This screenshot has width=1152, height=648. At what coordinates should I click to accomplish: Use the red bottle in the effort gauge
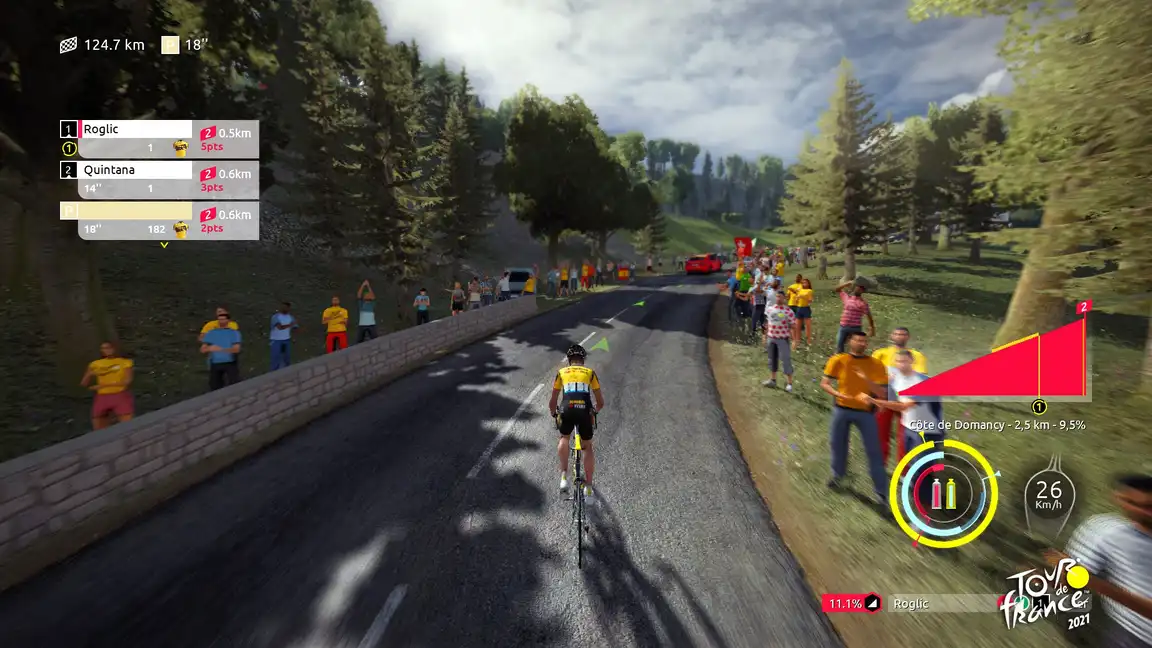937,493
